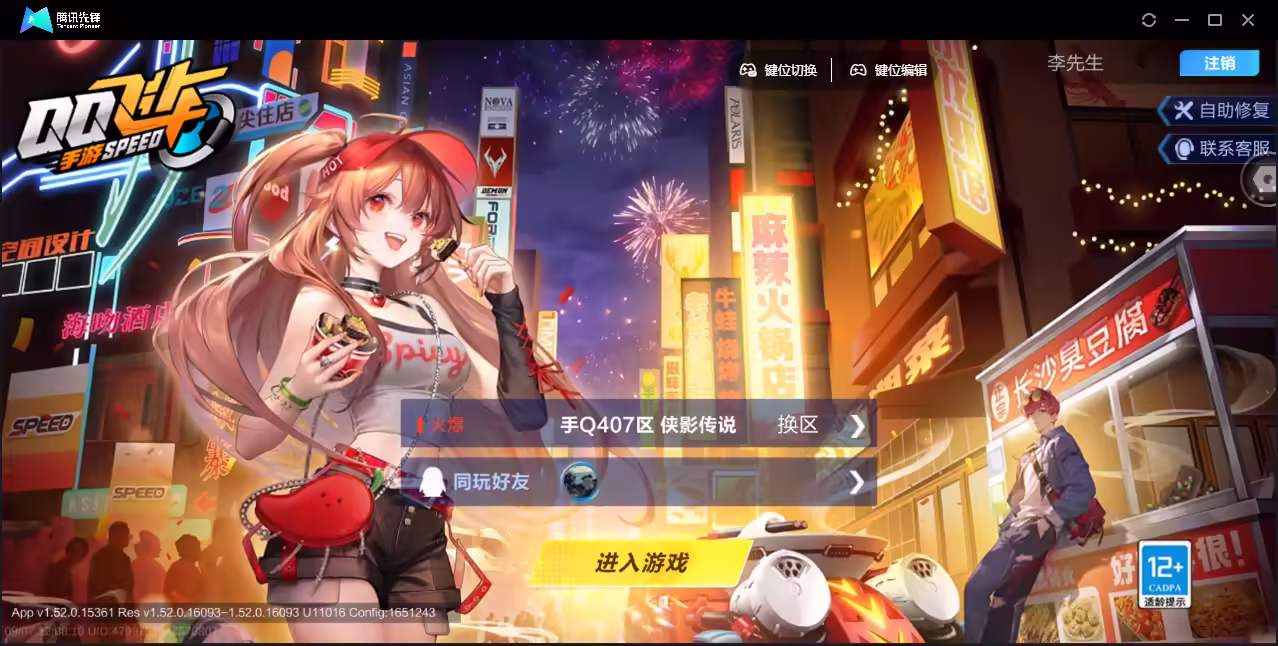Click the refresh icon in title bar
1278x646 pixels.
(x=1149, y=20)
